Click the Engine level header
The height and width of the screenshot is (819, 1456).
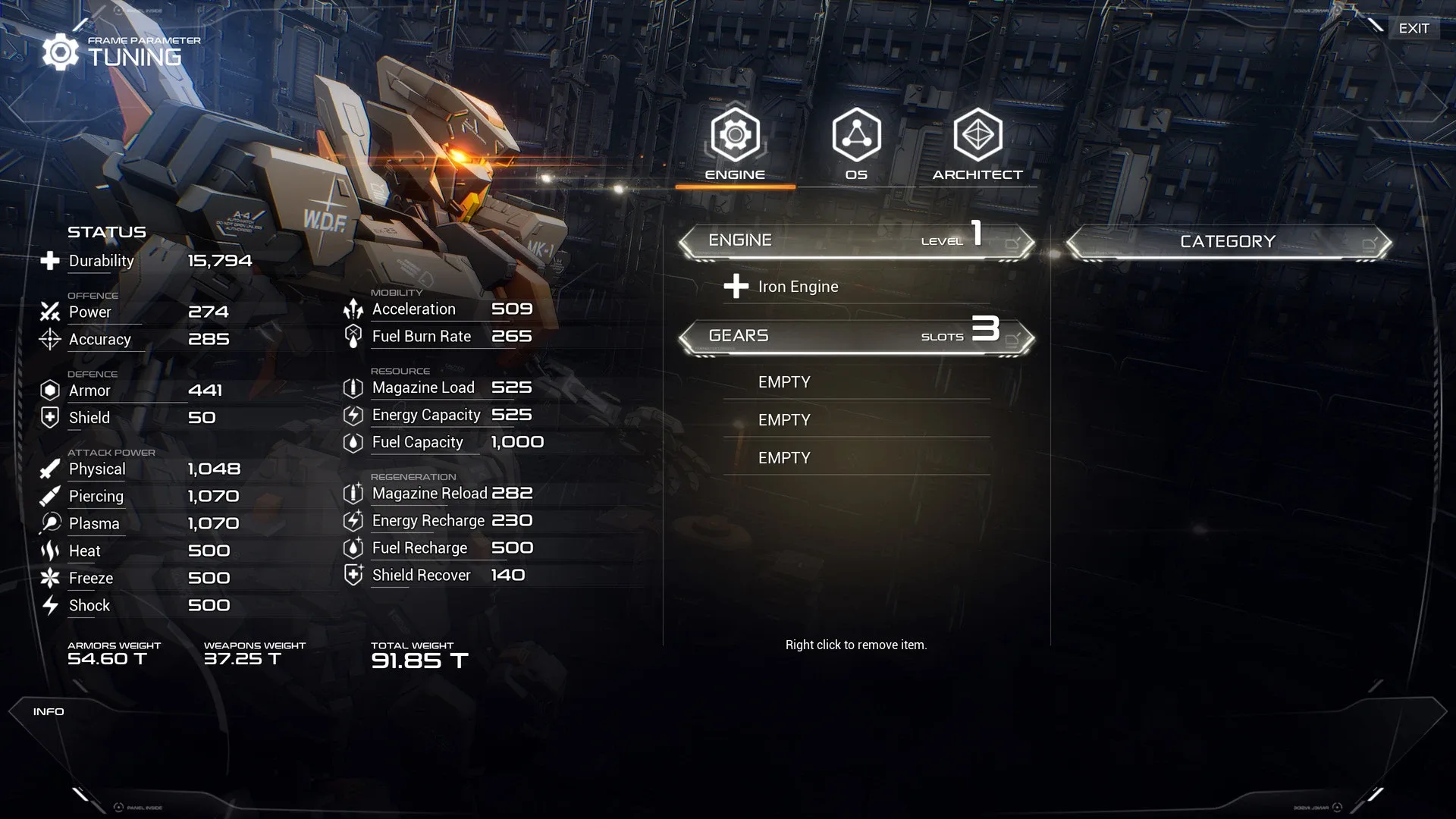[x=856, y=241]
